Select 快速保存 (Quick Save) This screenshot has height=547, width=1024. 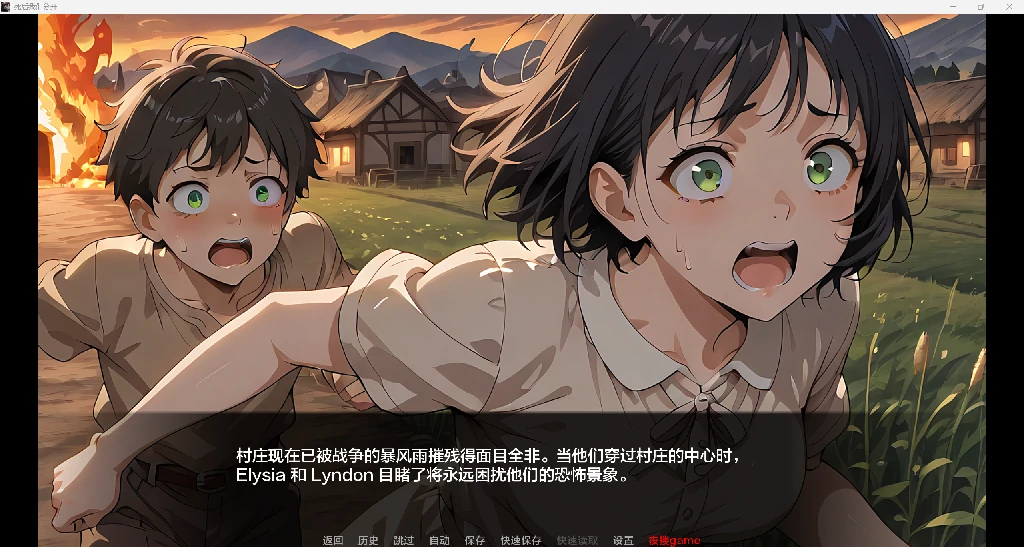point(521,540)
